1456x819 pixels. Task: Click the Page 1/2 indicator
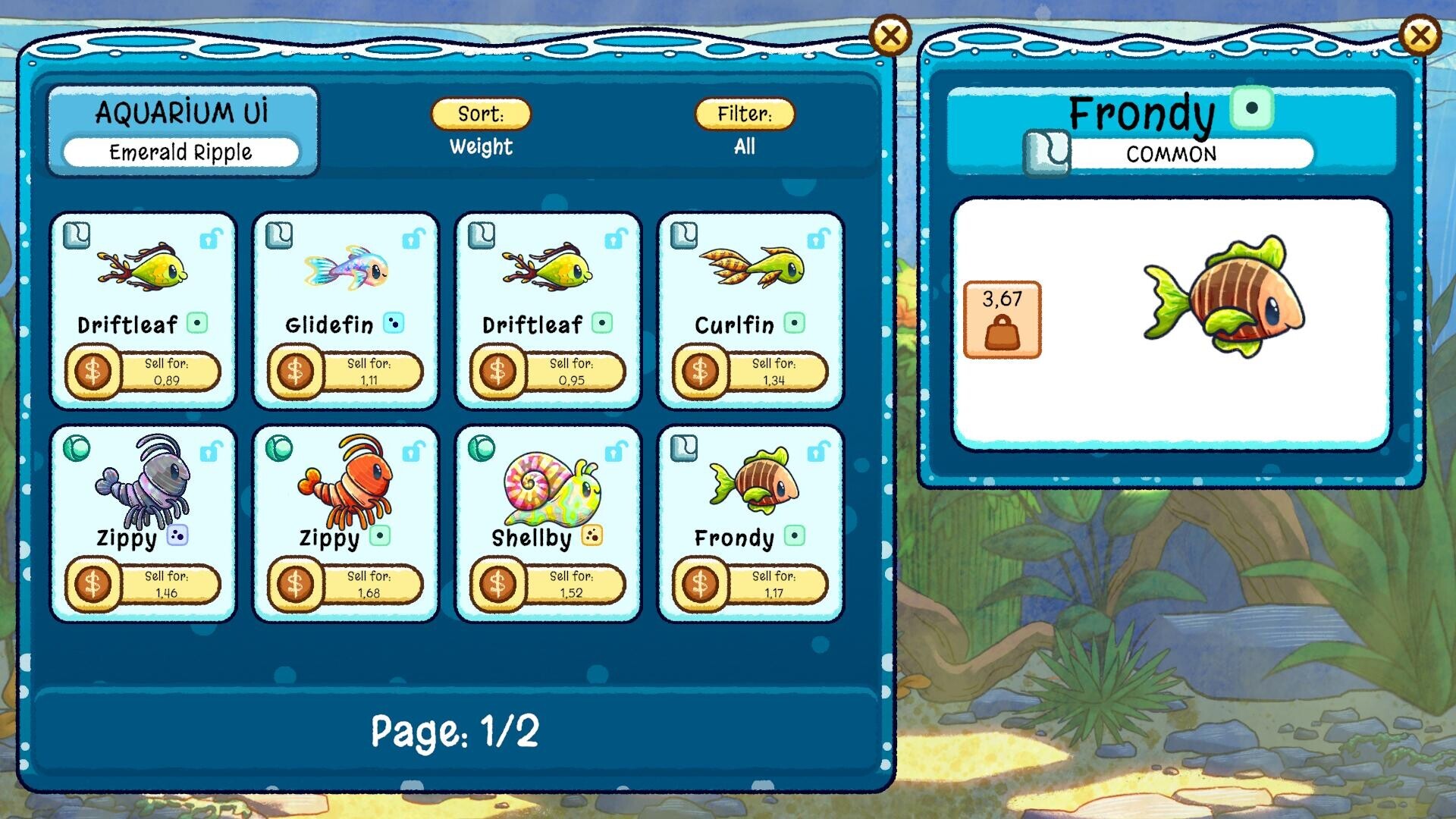coord(455,732)
